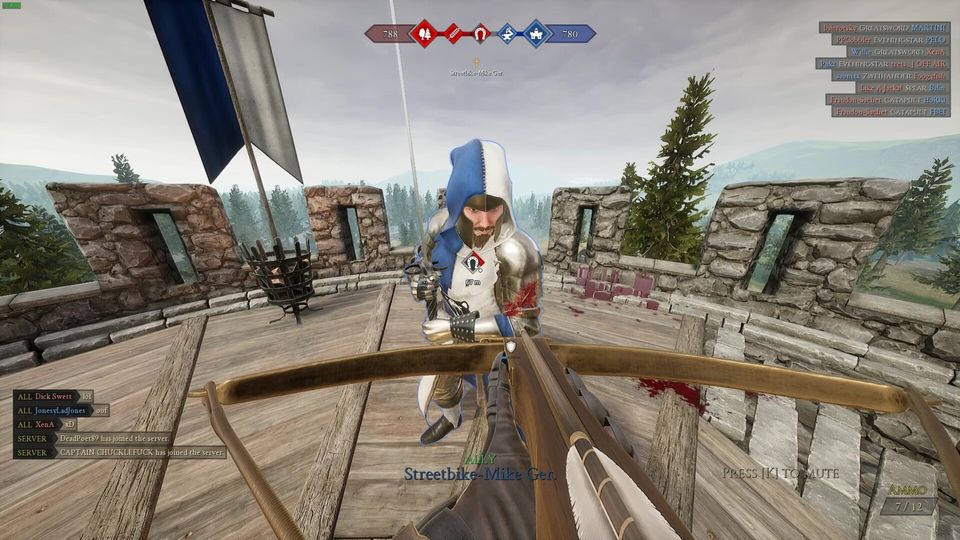The height and width of the screenshot is (540, 960).
Task: Click the red diamond icon beside the forest
Action: tap(453, 34)
